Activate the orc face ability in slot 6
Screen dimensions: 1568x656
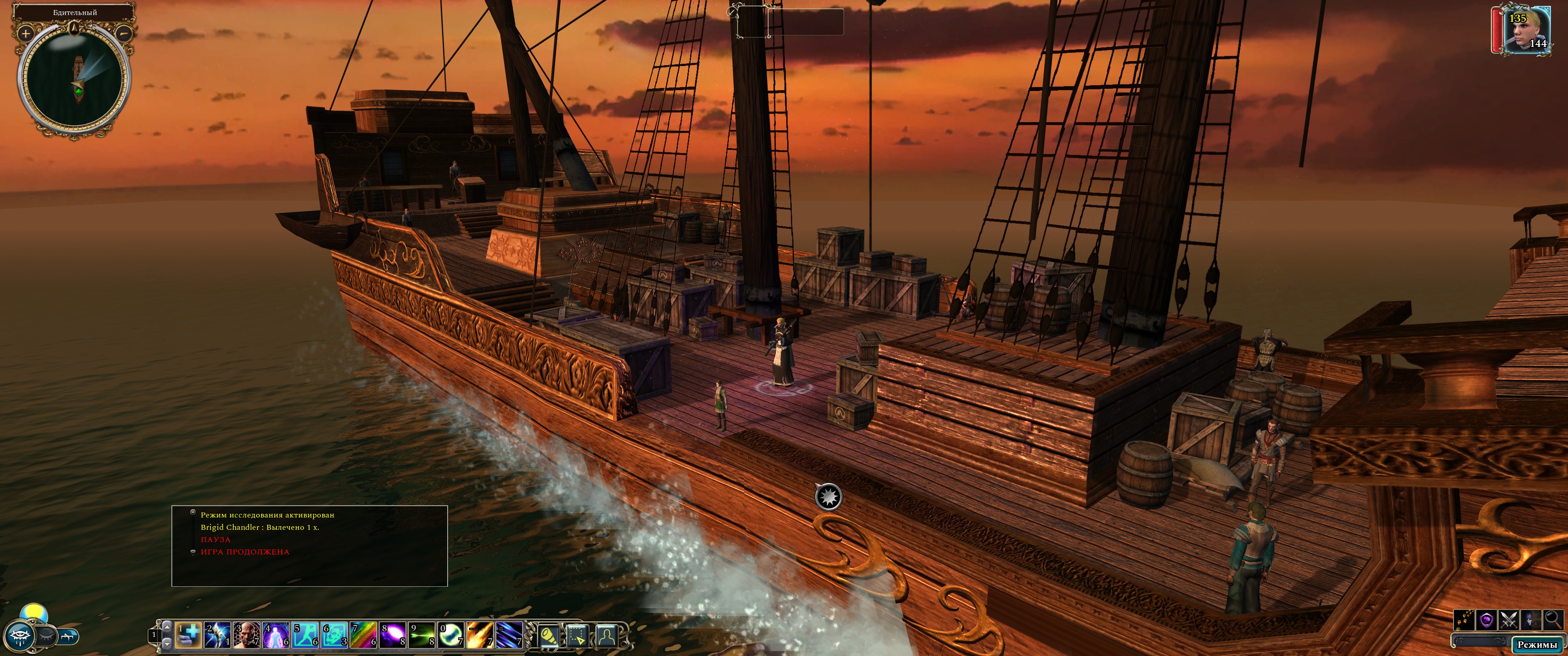[334, 635]
